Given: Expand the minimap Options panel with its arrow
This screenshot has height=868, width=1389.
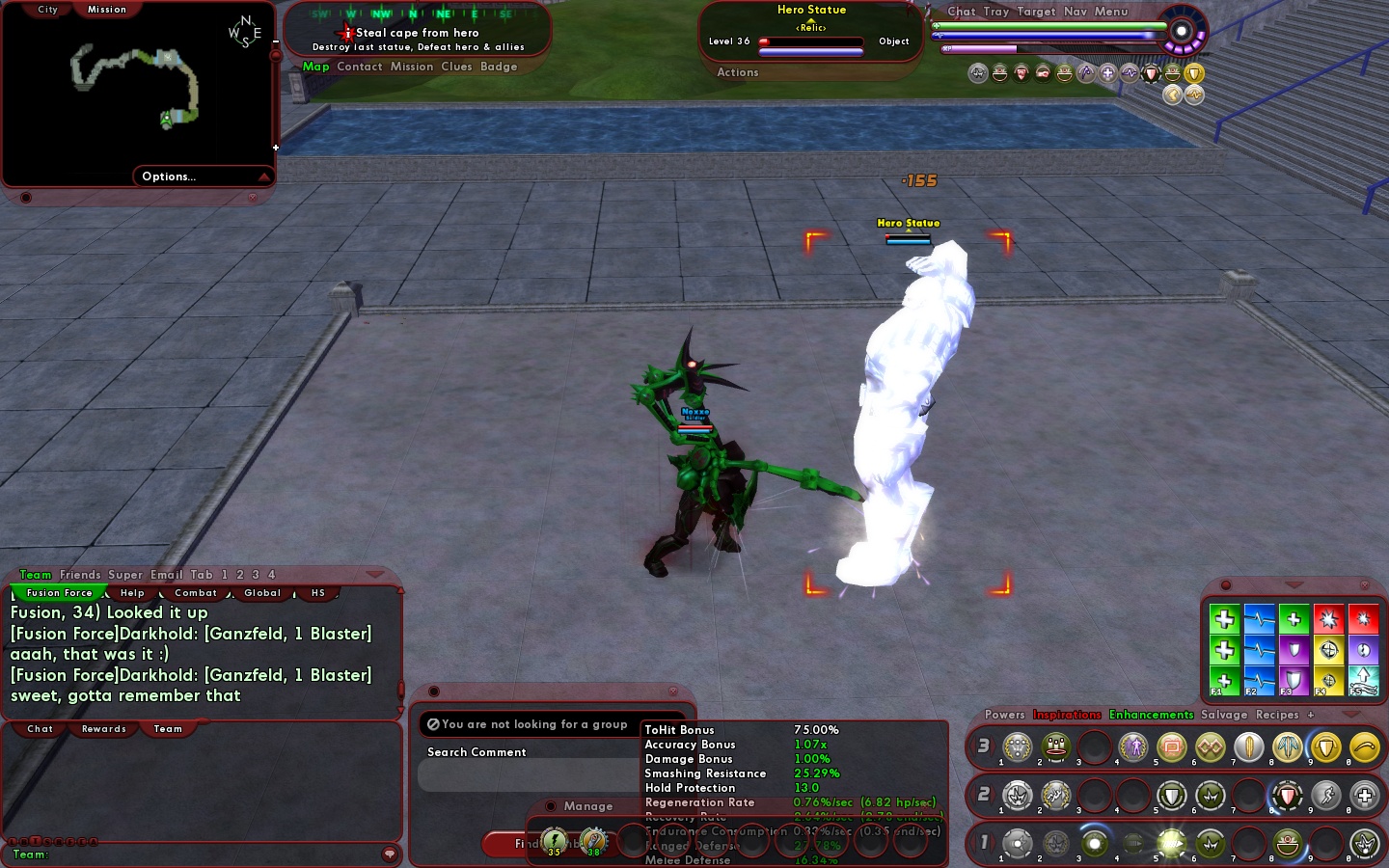Looking at the screenshot, I should (266, 176).
